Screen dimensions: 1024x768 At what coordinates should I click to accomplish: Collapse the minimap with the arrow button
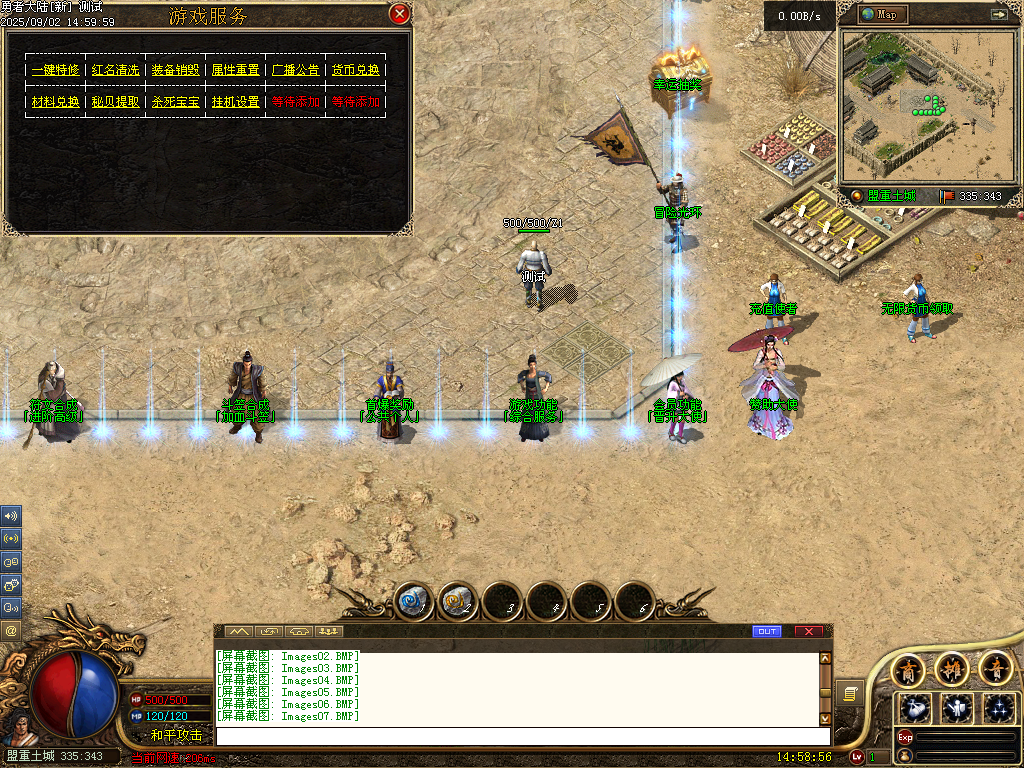998,14
